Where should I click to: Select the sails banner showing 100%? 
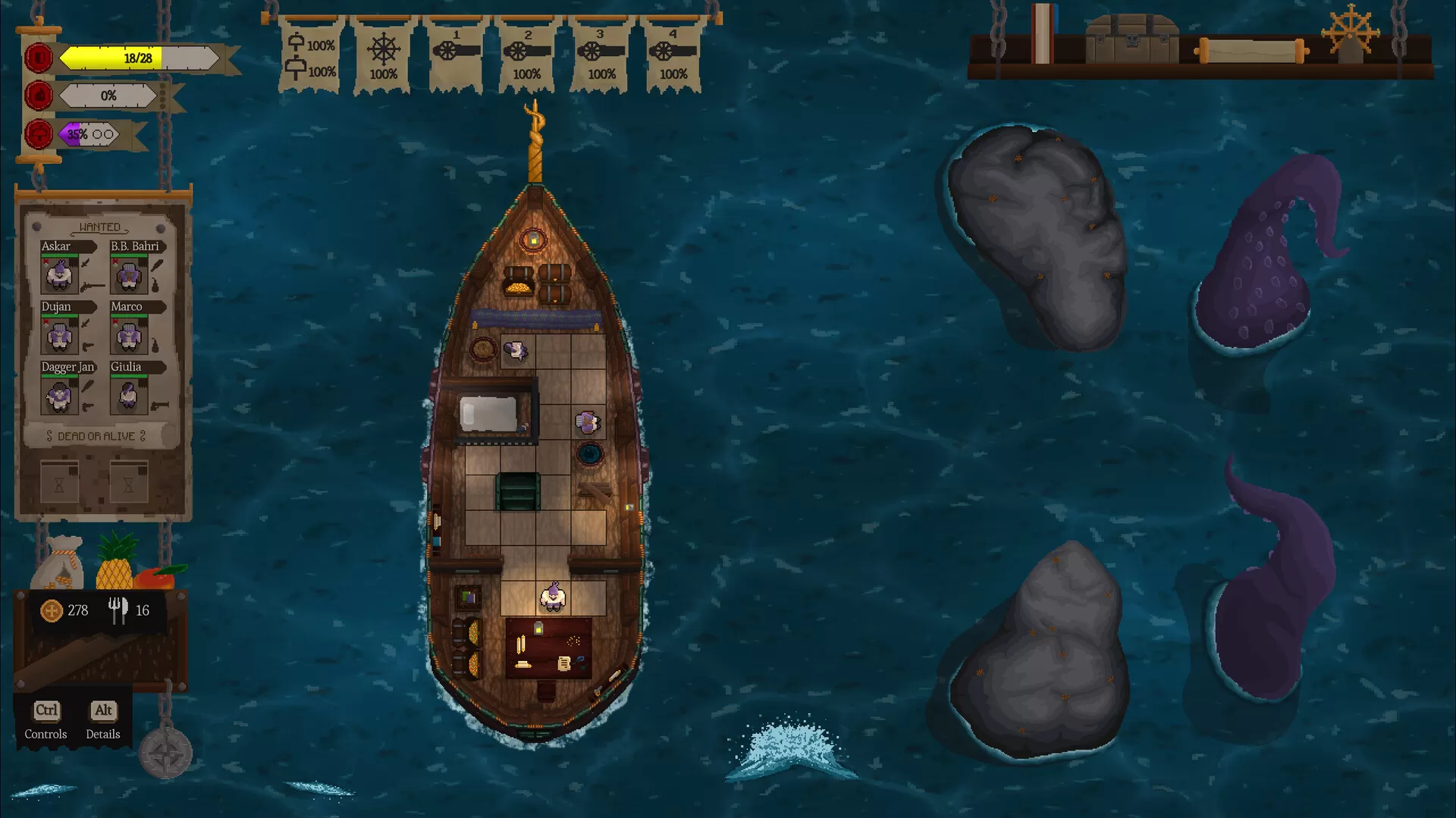(312, 53)
